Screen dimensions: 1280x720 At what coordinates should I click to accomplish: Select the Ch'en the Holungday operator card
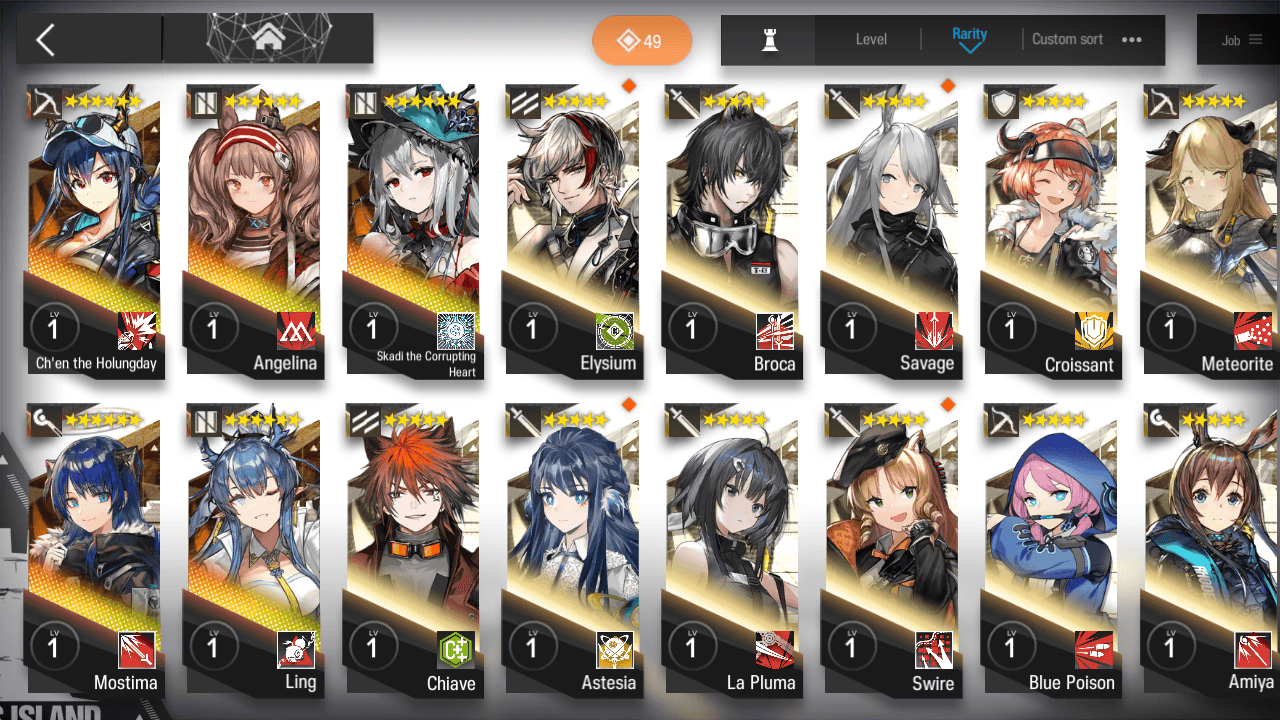[x=95, y=230]
